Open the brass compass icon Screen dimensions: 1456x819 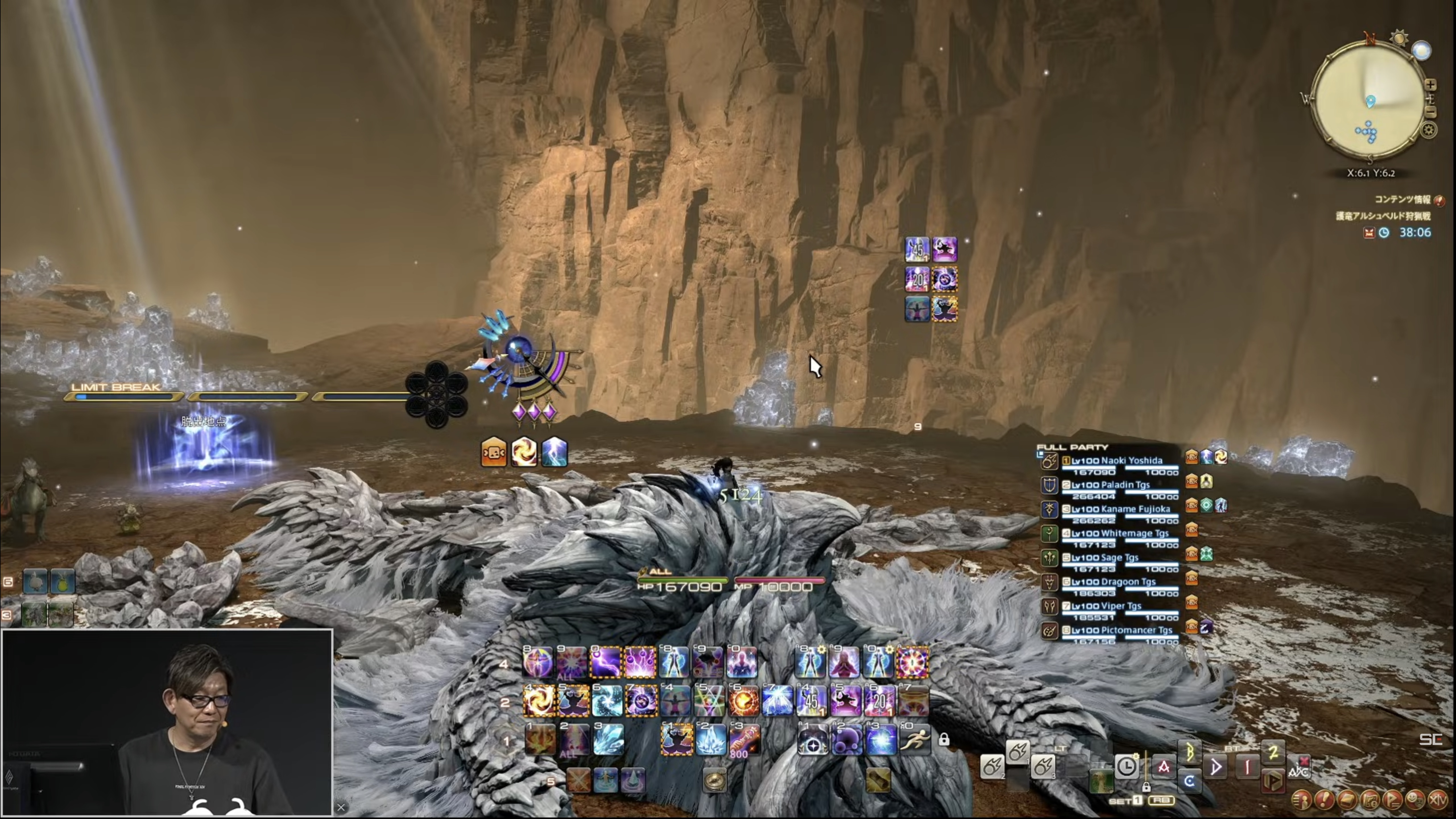714,781
